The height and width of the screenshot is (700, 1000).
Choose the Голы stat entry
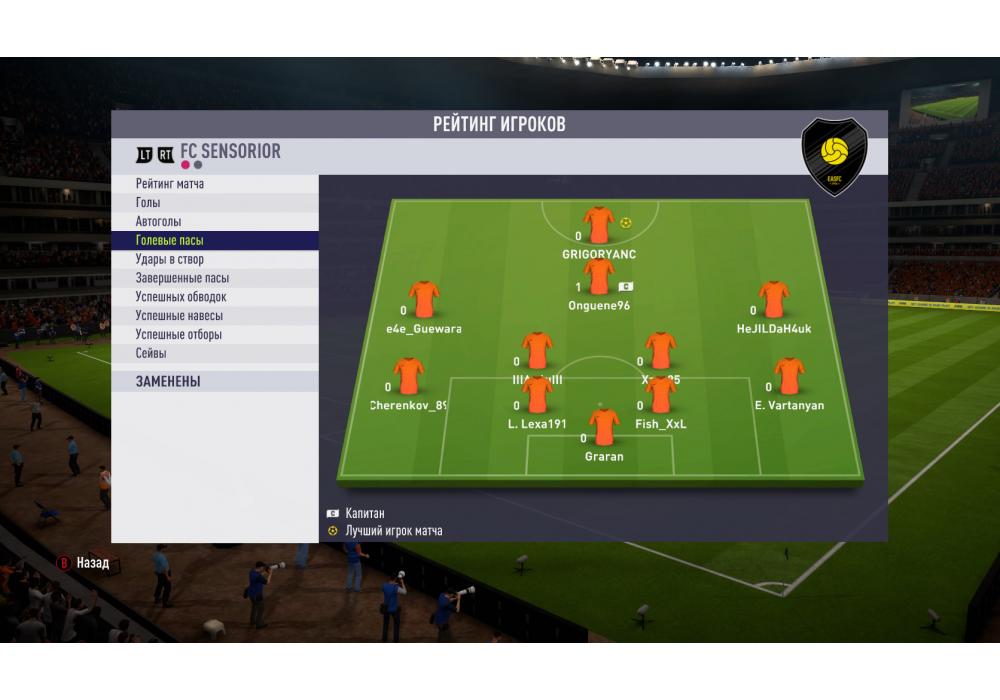148,203
